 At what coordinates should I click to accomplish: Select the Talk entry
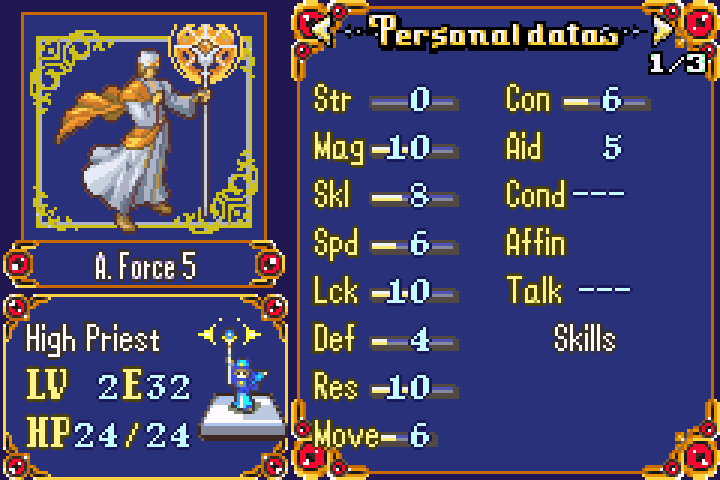tap(568, 291)
